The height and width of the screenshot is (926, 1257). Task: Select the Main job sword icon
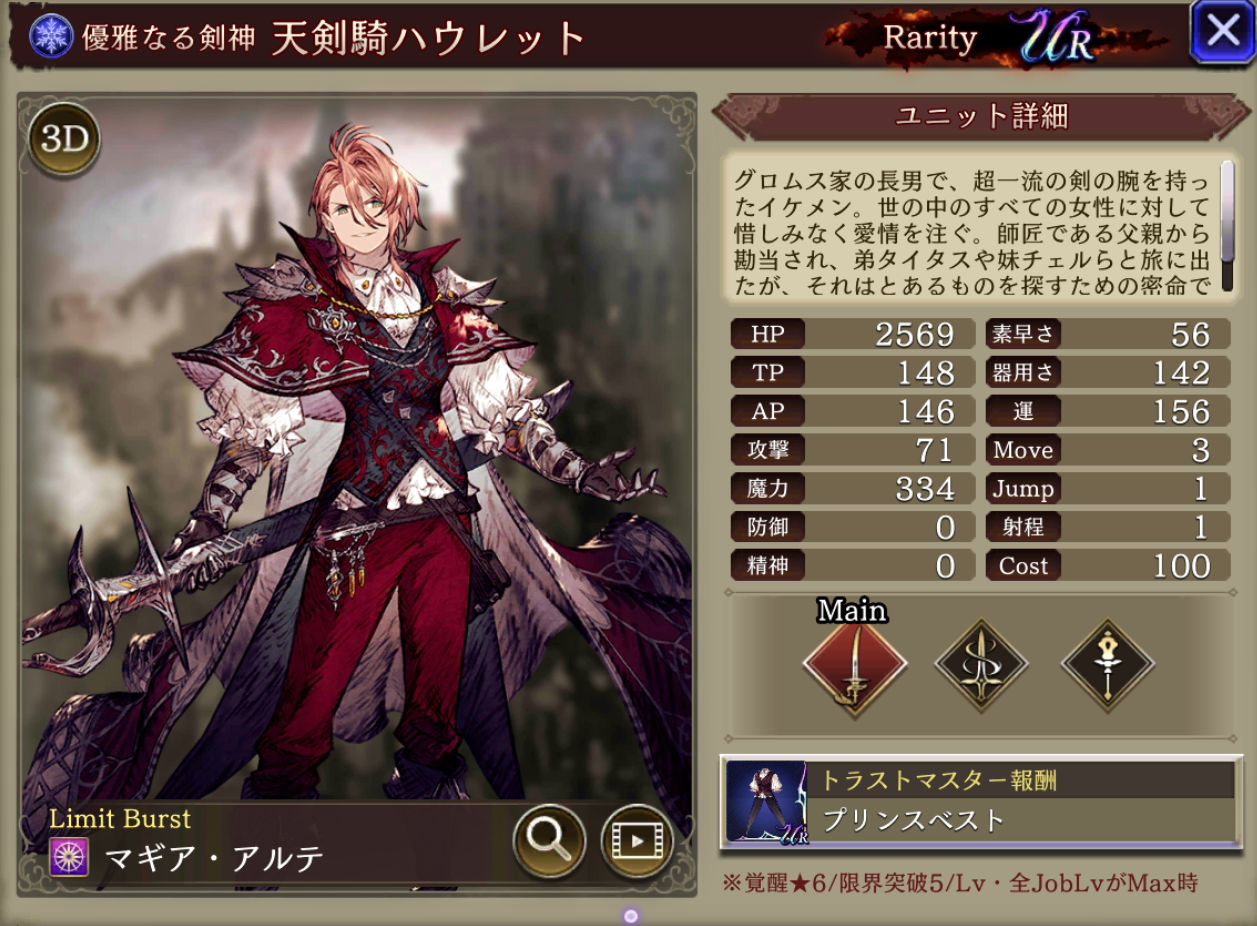coord(854,664)
